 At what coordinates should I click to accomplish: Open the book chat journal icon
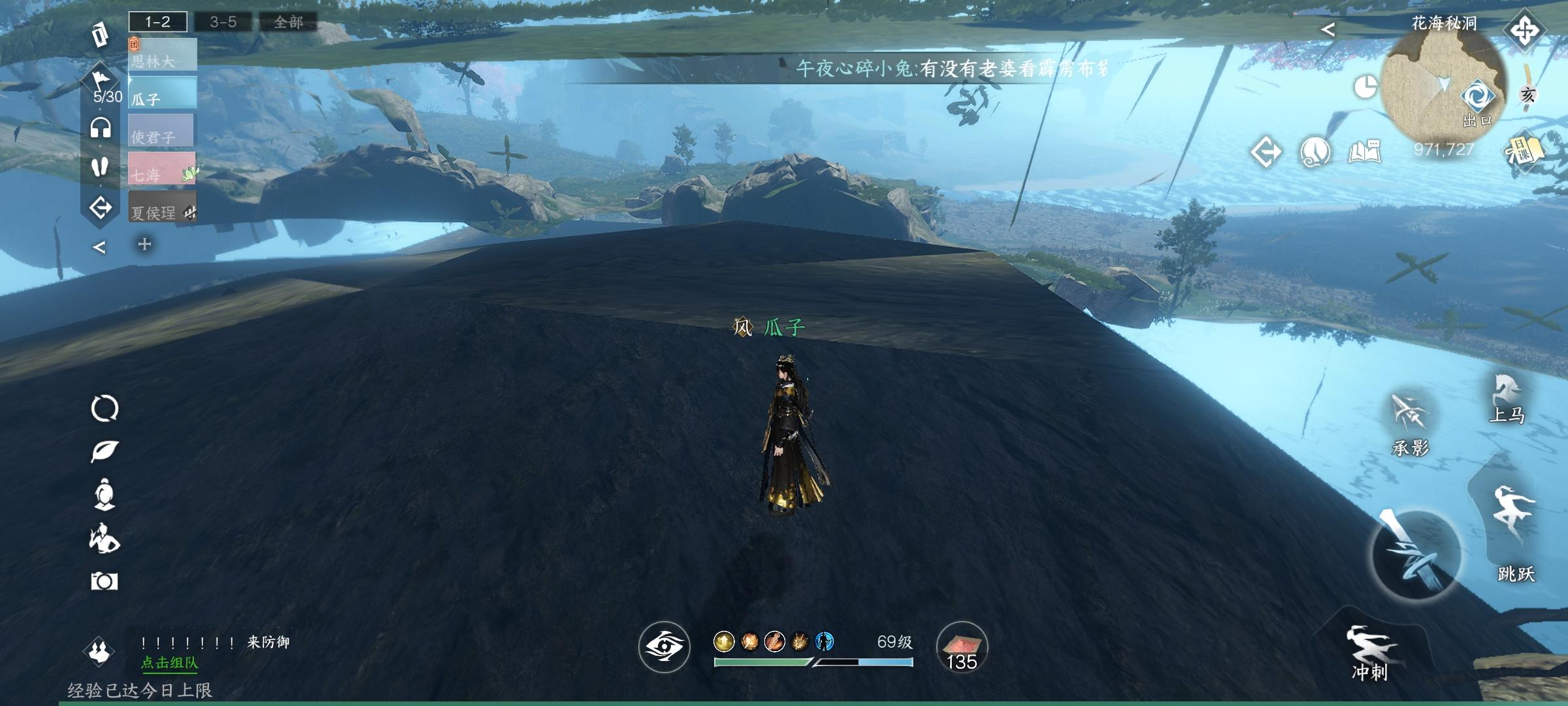tap(1364, 152)
